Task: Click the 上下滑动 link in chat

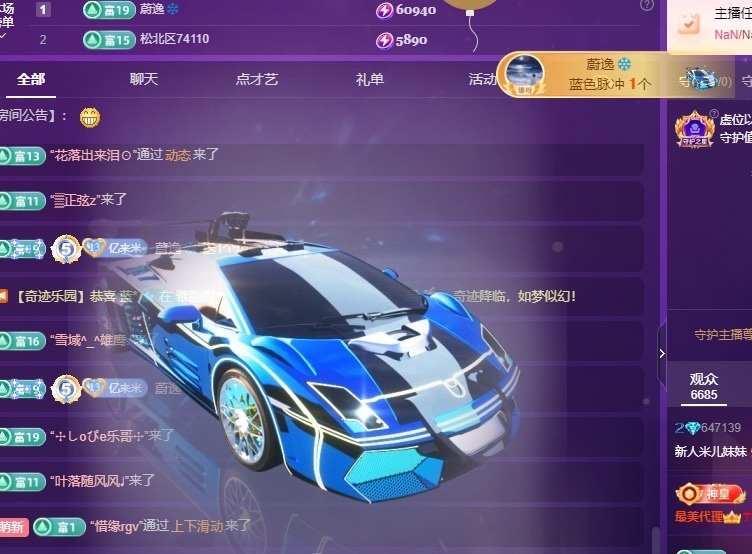Action: (195, 525)
